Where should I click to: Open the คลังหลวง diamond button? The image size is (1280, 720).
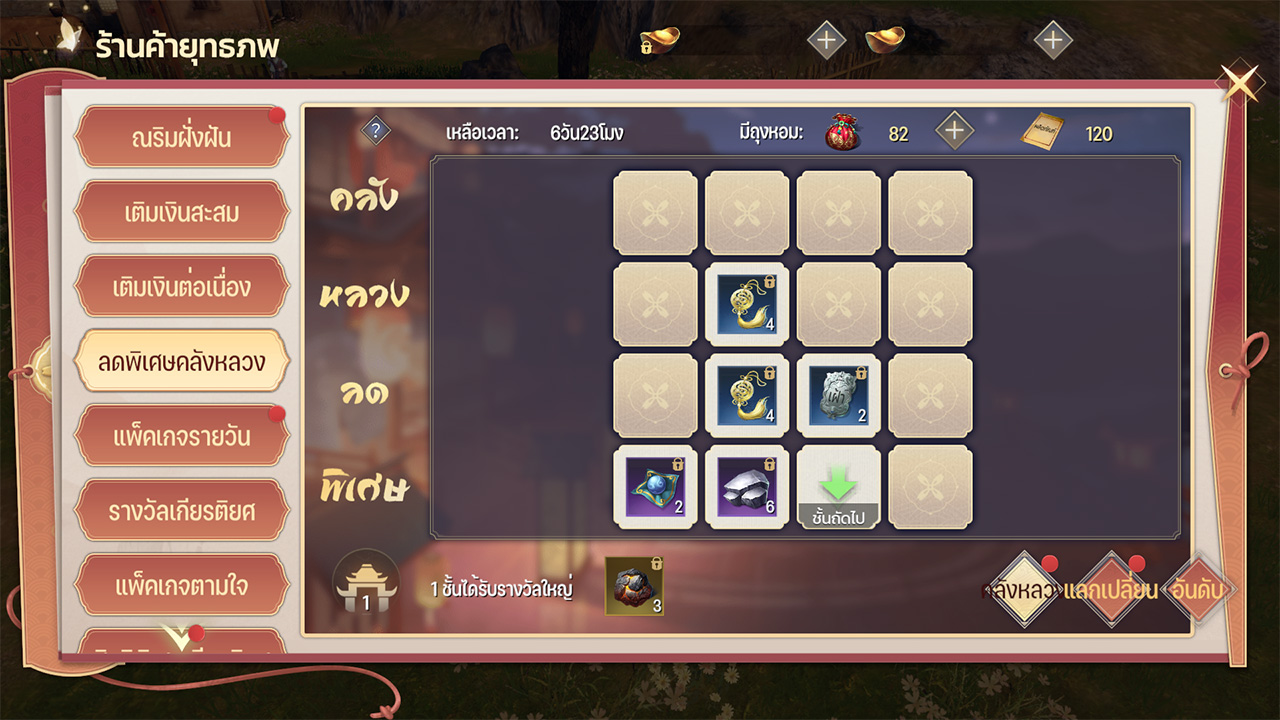pos(1022,590)
